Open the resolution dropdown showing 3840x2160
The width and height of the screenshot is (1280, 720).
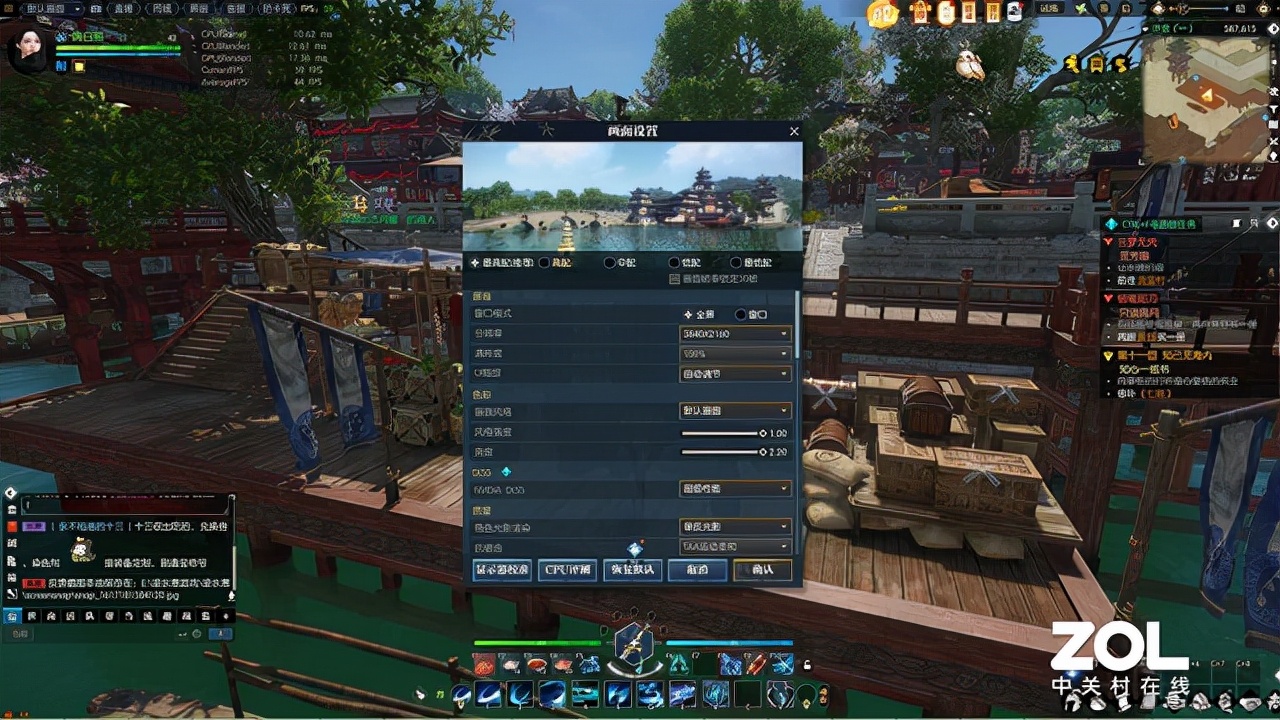click(x=735, y=333)
